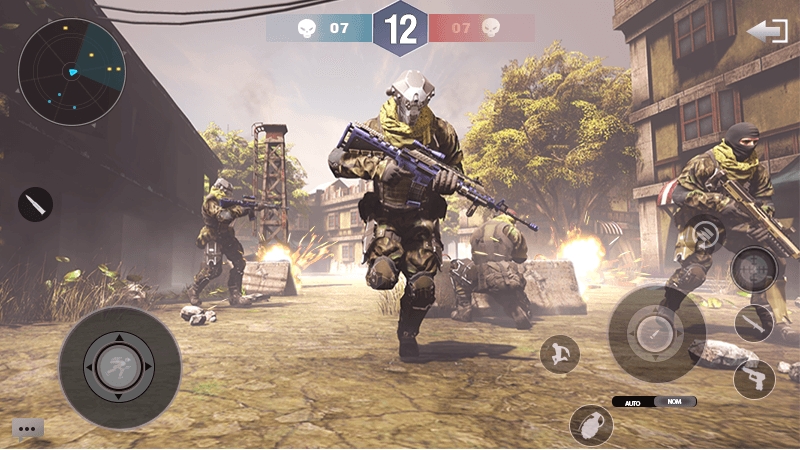Image resolution: width=800 pixels, height=450 pixels.
Task: Switch to the pistol sidearm
Action: point(753,379)
